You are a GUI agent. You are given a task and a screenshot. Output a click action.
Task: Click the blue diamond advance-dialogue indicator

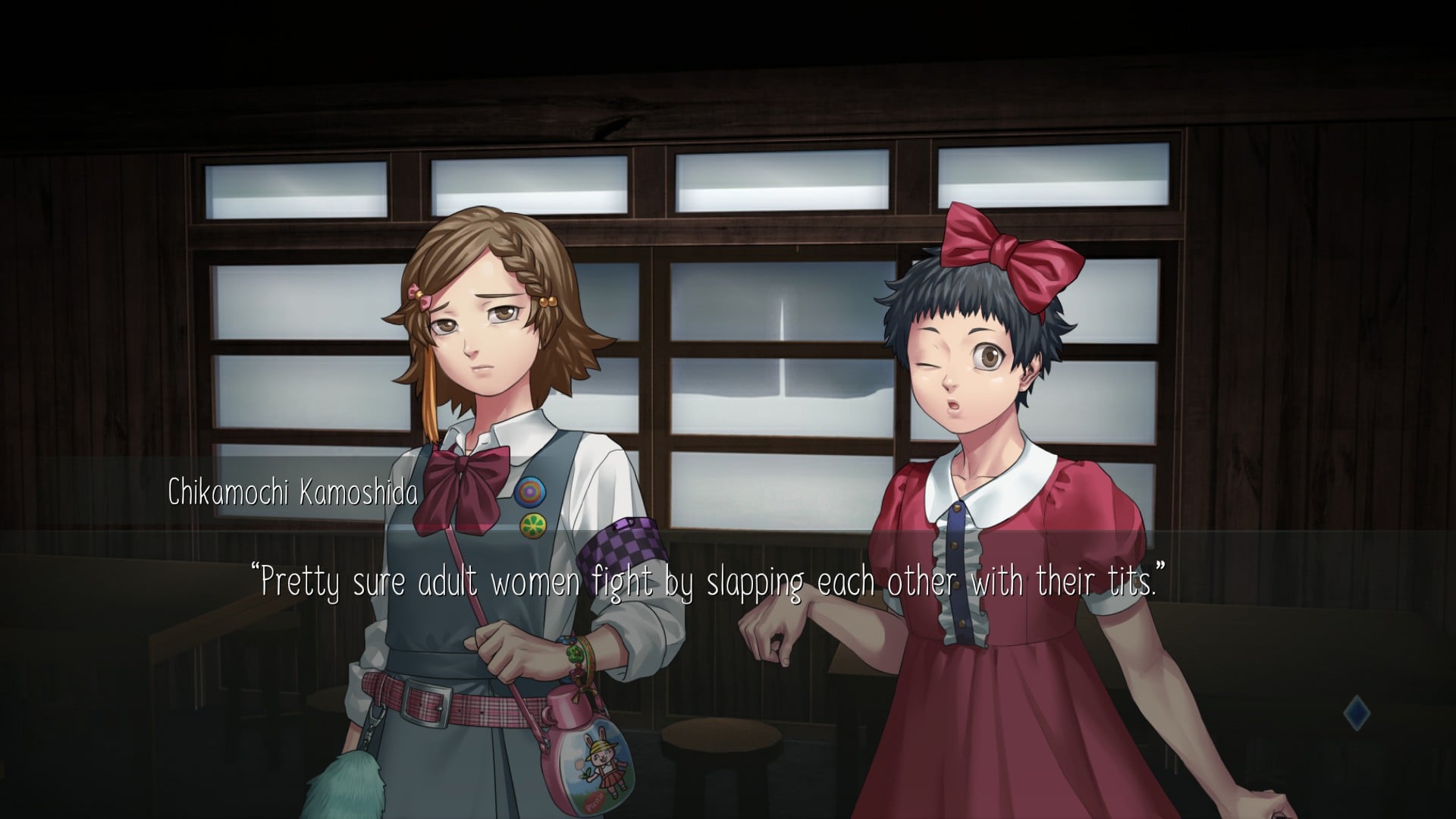(x=1356, y=714)
